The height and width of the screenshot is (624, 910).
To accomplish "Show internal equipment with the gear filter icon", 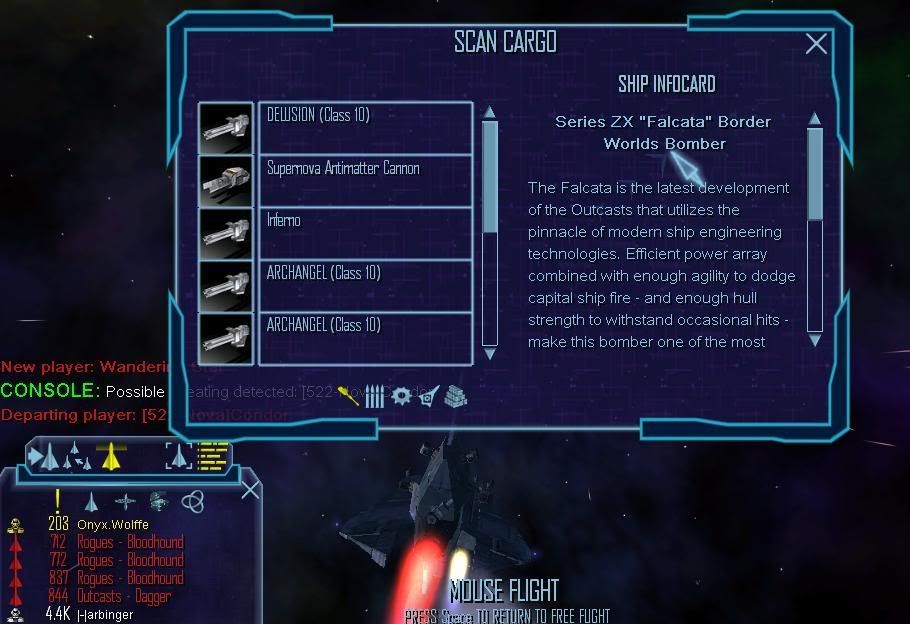I will 401,395.
